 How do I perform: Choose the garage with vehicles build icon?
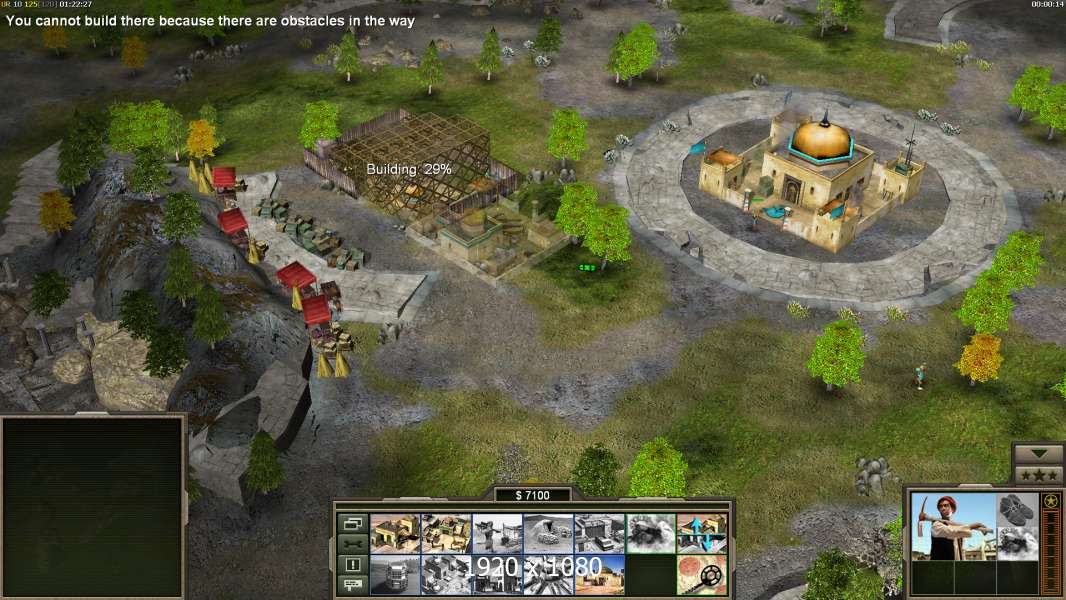pyautogui.click(x=599, y=534)
